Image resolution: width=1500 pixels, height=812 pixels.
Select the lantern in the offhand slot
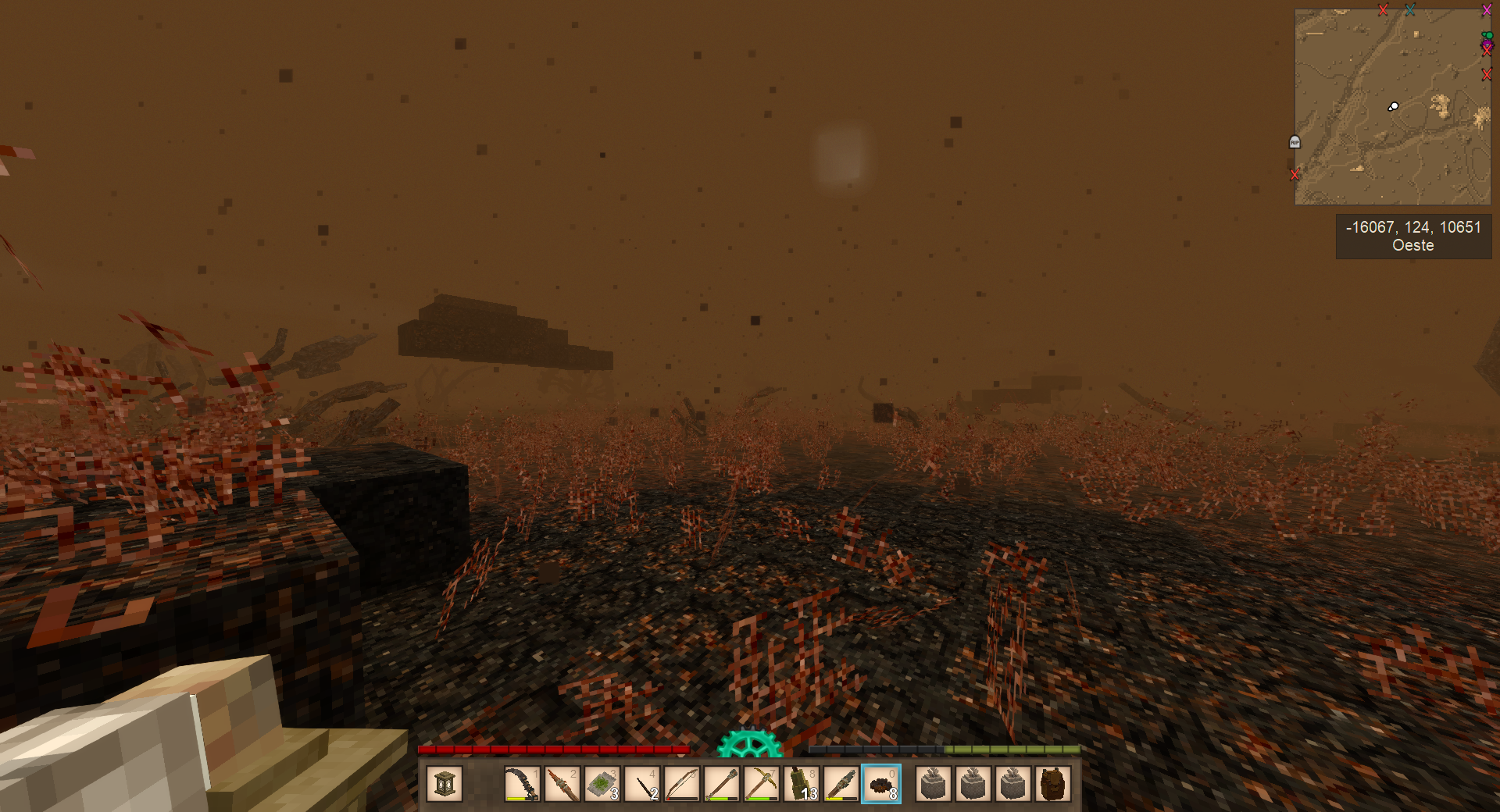click(445, 784)
